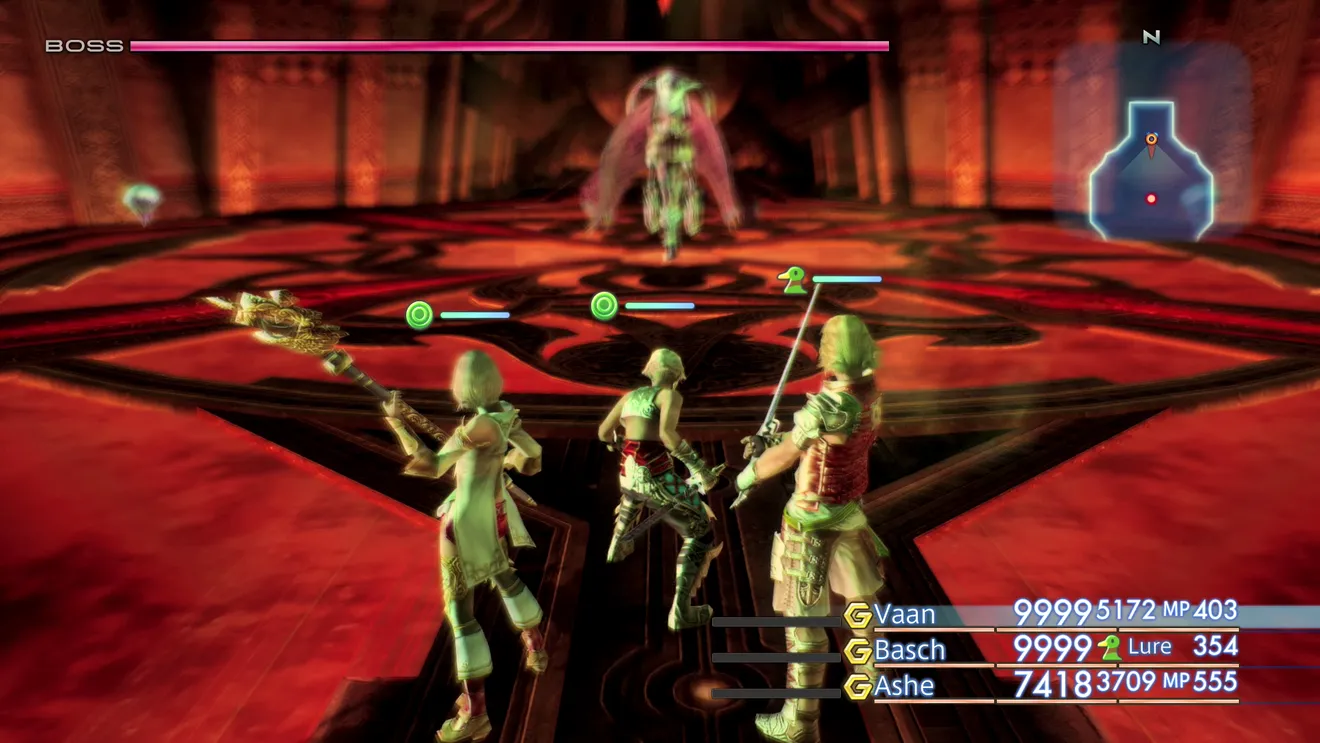Select Ashe in the party list
1320x743 pixels.
(904, 685)
